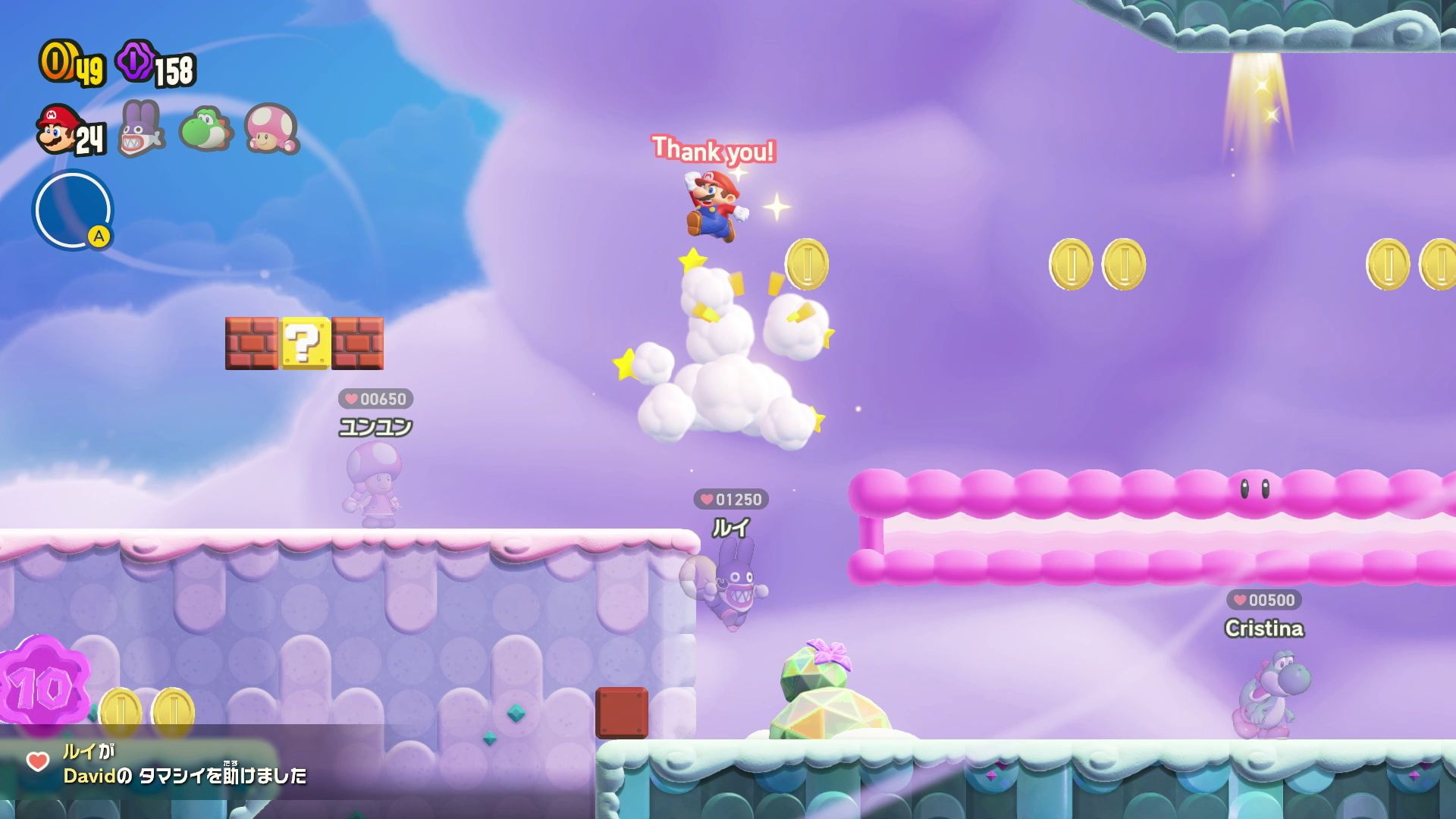The height and width of the screenshot is (819, 1456).
Task: Select online player tag ユンユン
Action: pyautogui.click(x=375, y=427)
